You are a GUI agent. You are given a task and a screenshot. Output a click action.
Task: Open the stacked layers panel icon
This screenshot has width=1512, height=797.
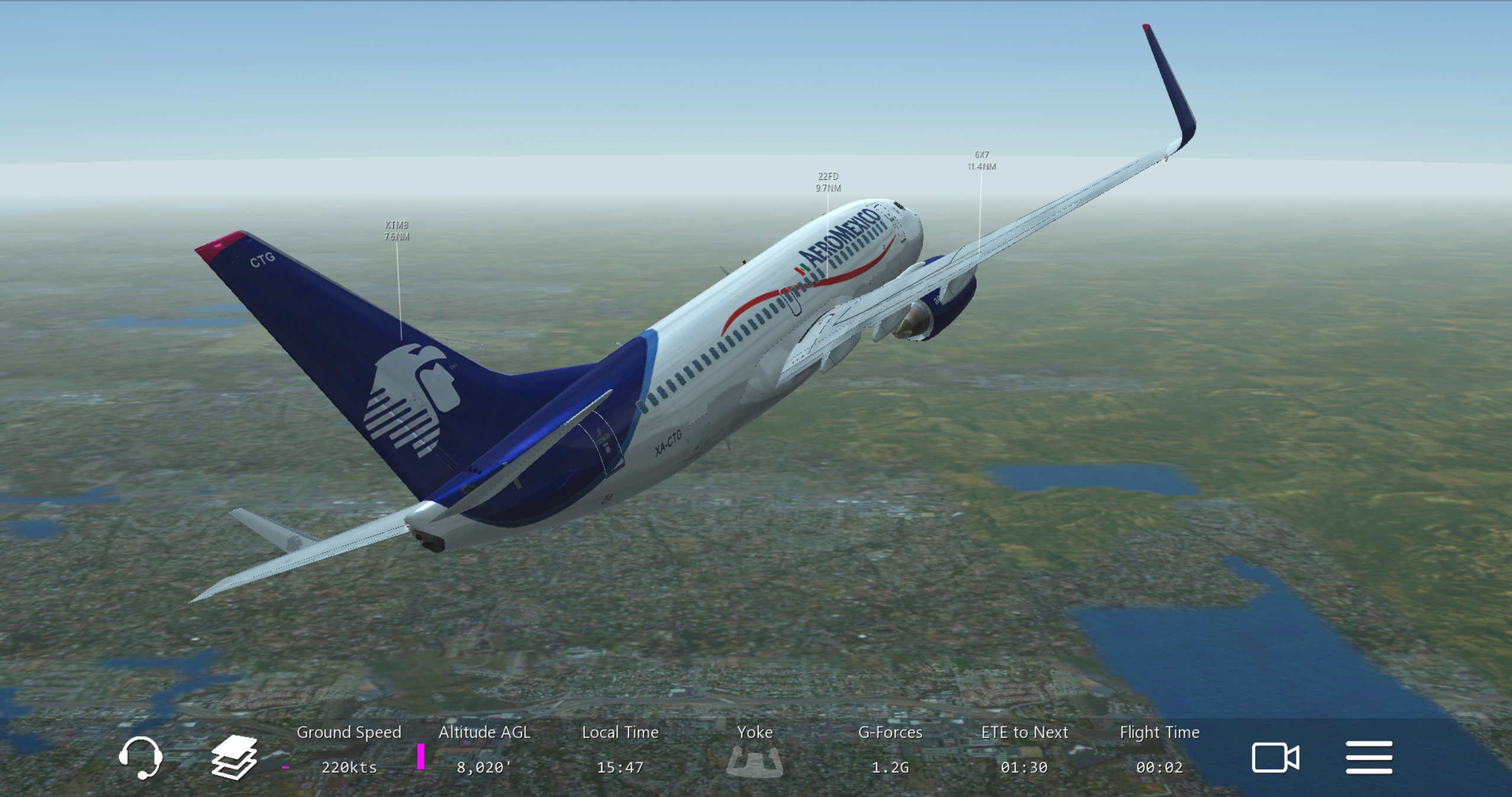(x=234, y=757)
